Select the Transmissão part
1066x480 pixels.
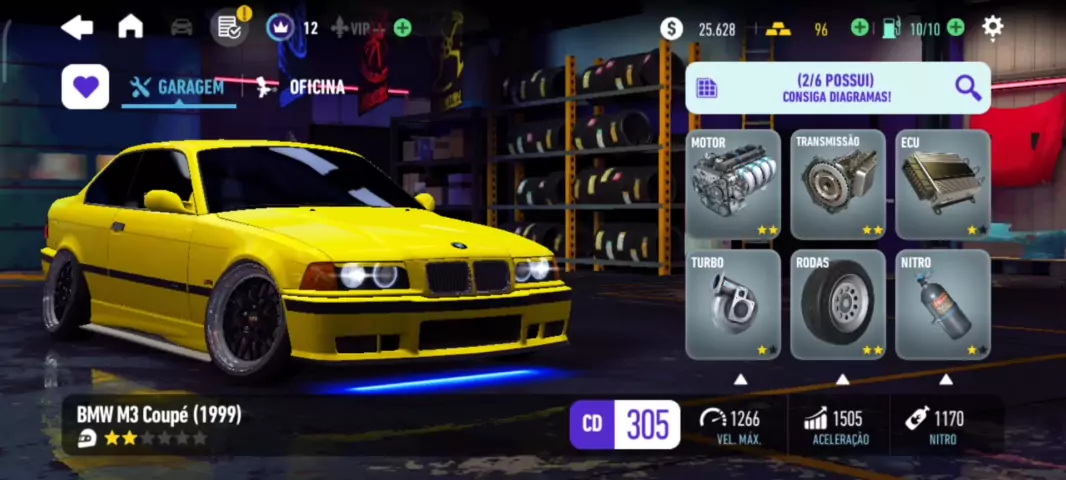tap(838, 184)
